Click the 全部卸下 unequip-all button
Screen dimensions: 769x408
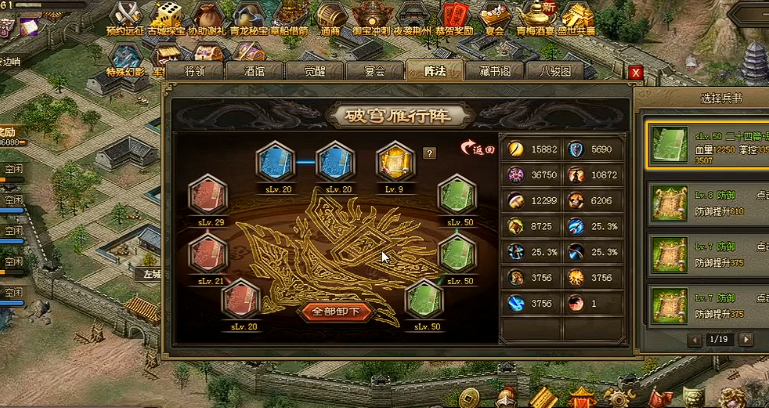point(337,311)
